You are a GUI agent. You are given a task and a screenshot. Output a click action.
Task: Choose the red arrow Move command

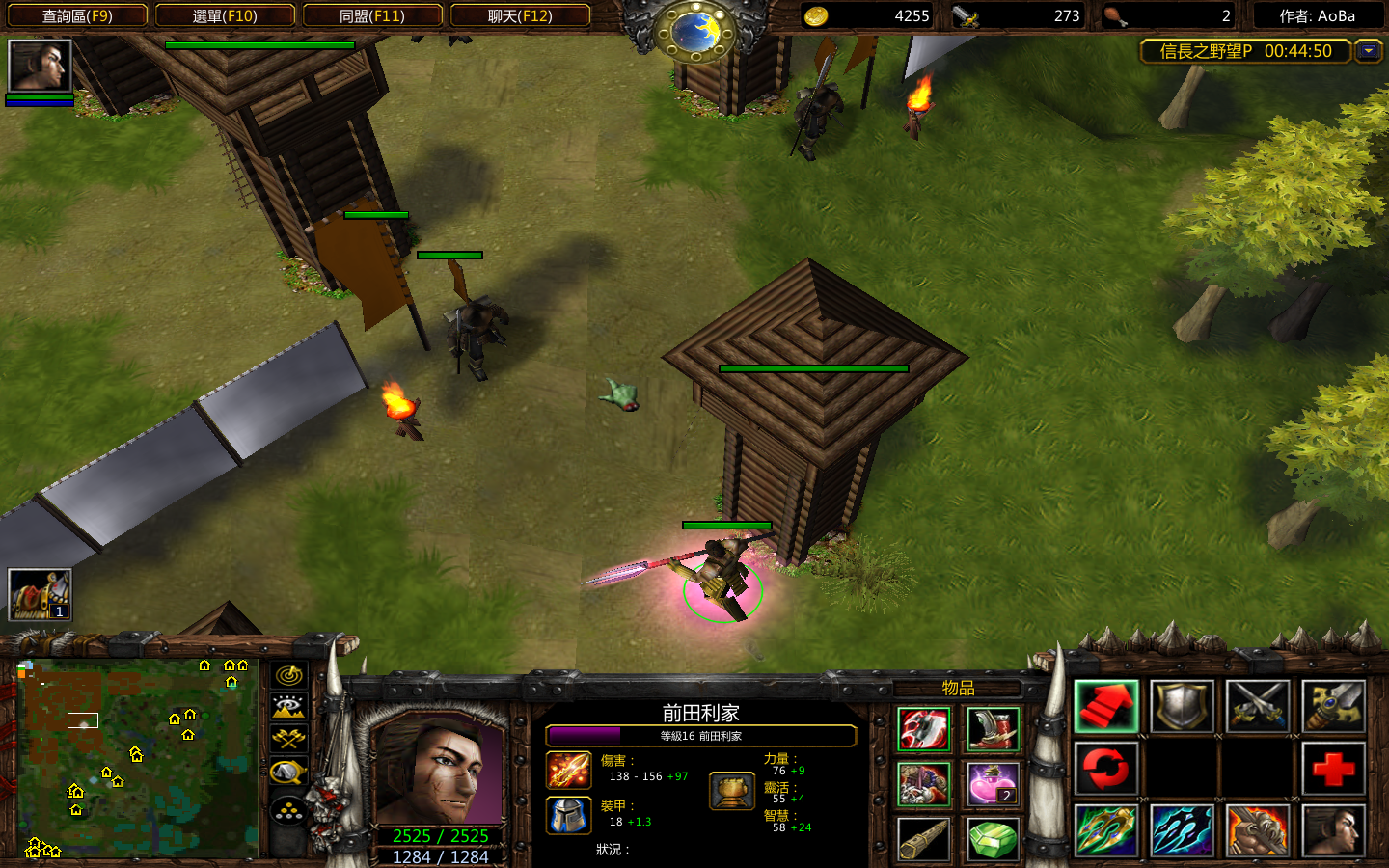pyautogui.click(x=1106, y=707)
